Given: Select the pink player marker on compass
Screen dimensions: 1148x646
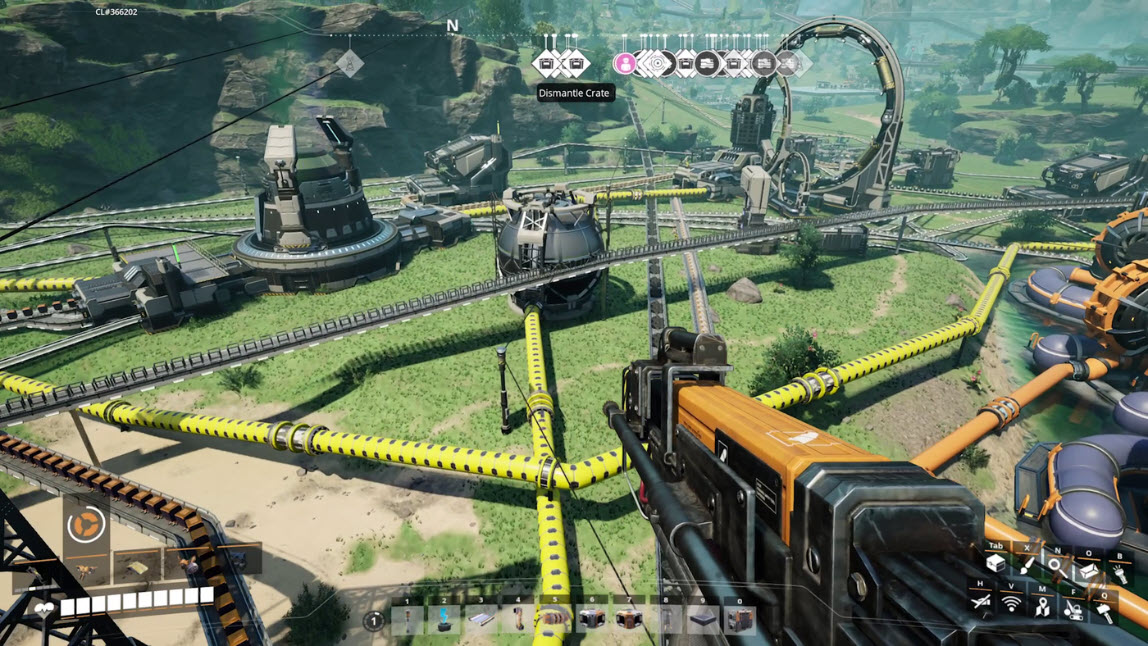Looking at the screenshot, I should [625, 64].
